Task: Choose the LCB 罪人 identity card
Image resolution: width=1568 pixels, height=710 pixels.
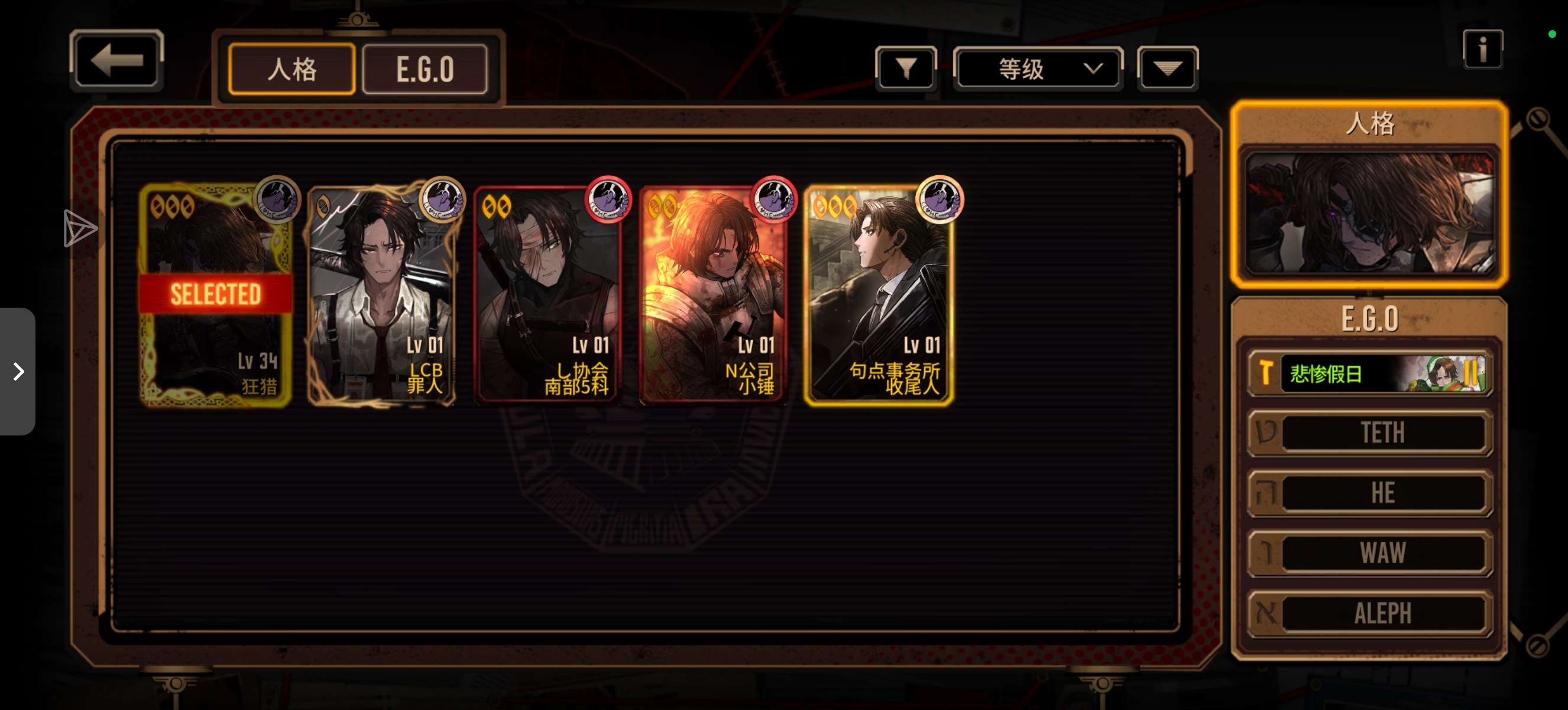Action: tap(381, 295)
